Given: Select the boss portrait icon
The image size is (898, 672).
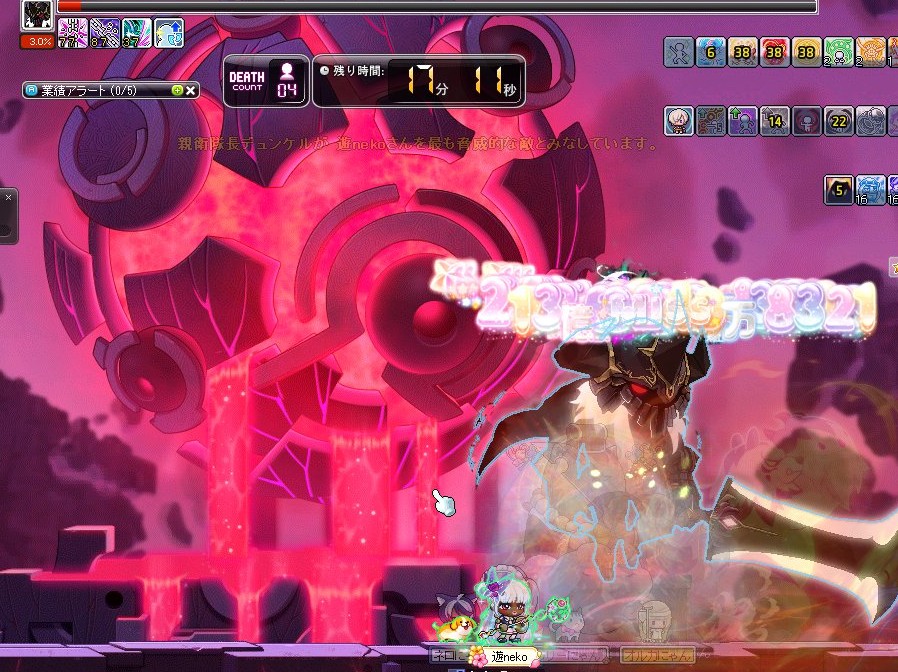Looking at the screenshot, I should pyautogui.click(x=37, y=15).
